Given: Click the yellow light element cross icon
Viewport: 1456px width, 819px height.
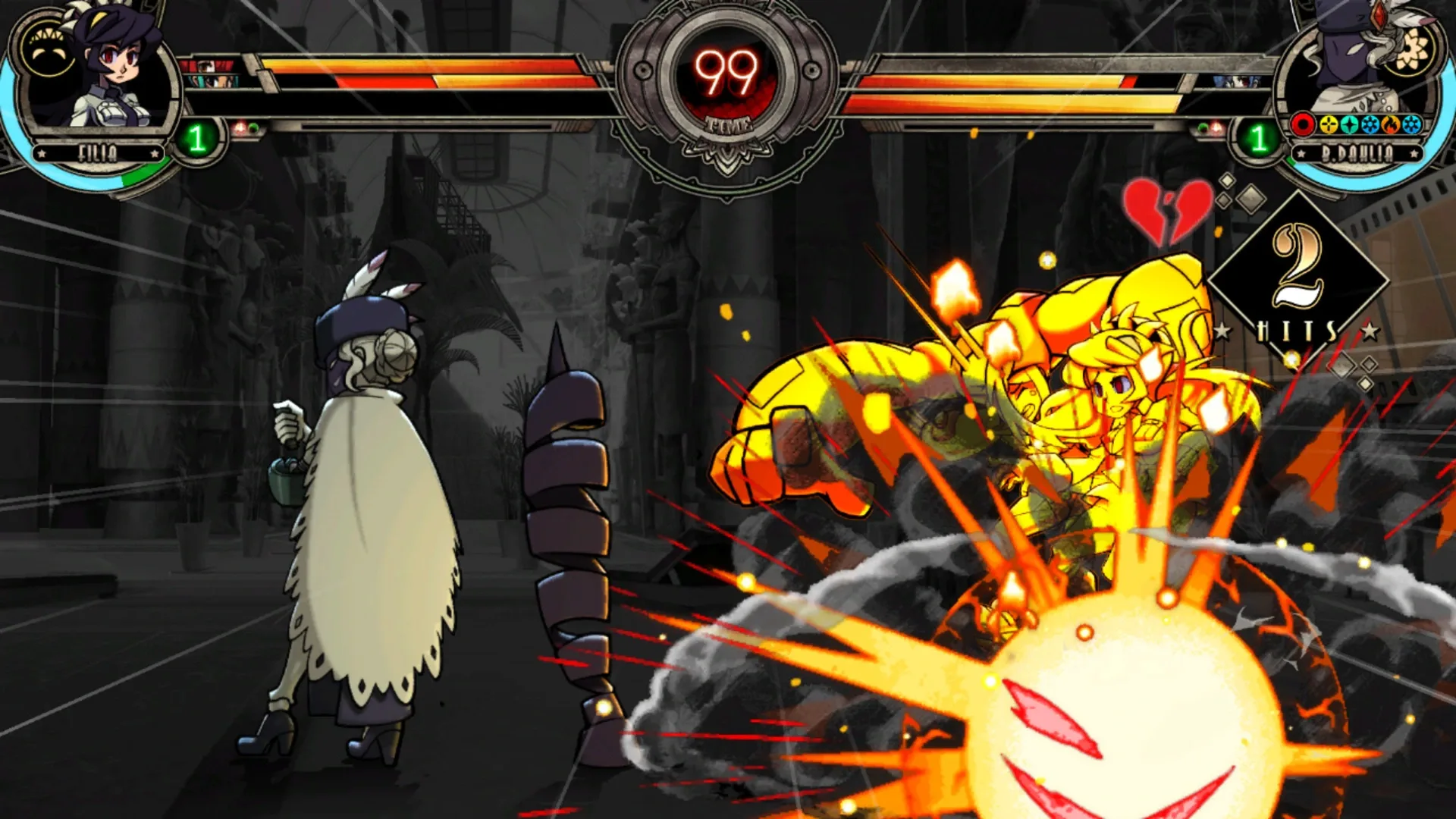Looking at the screenshot, I should [1329, 124].
